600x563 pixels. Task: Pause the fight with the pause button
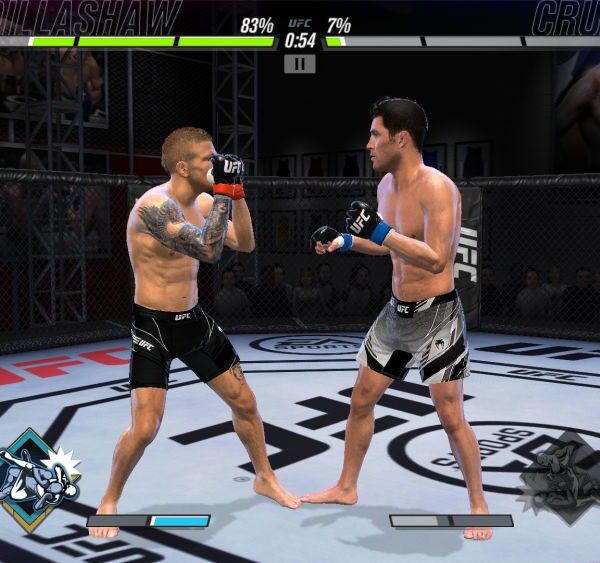(299, 64)
